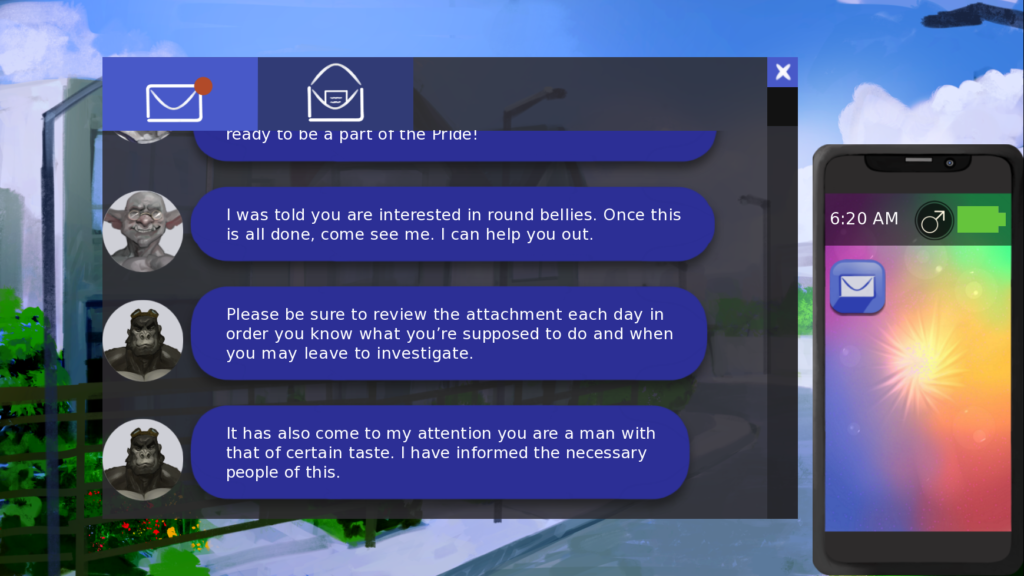This screenshot has width=1024, height=576.
Task: Open the read messages tab
Action: tap(335, 95)
